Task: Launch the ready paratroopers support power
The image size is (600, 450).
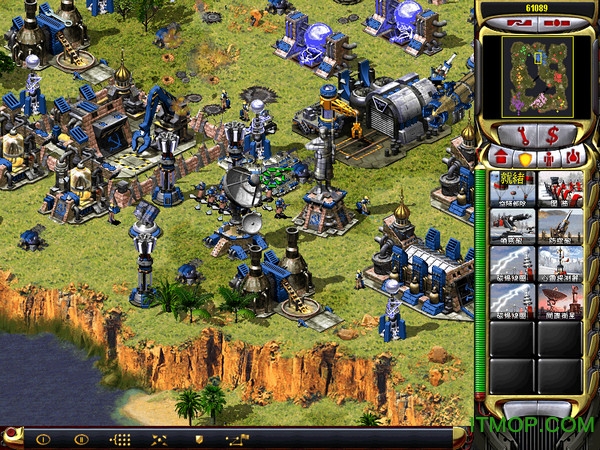Action: 513,188
